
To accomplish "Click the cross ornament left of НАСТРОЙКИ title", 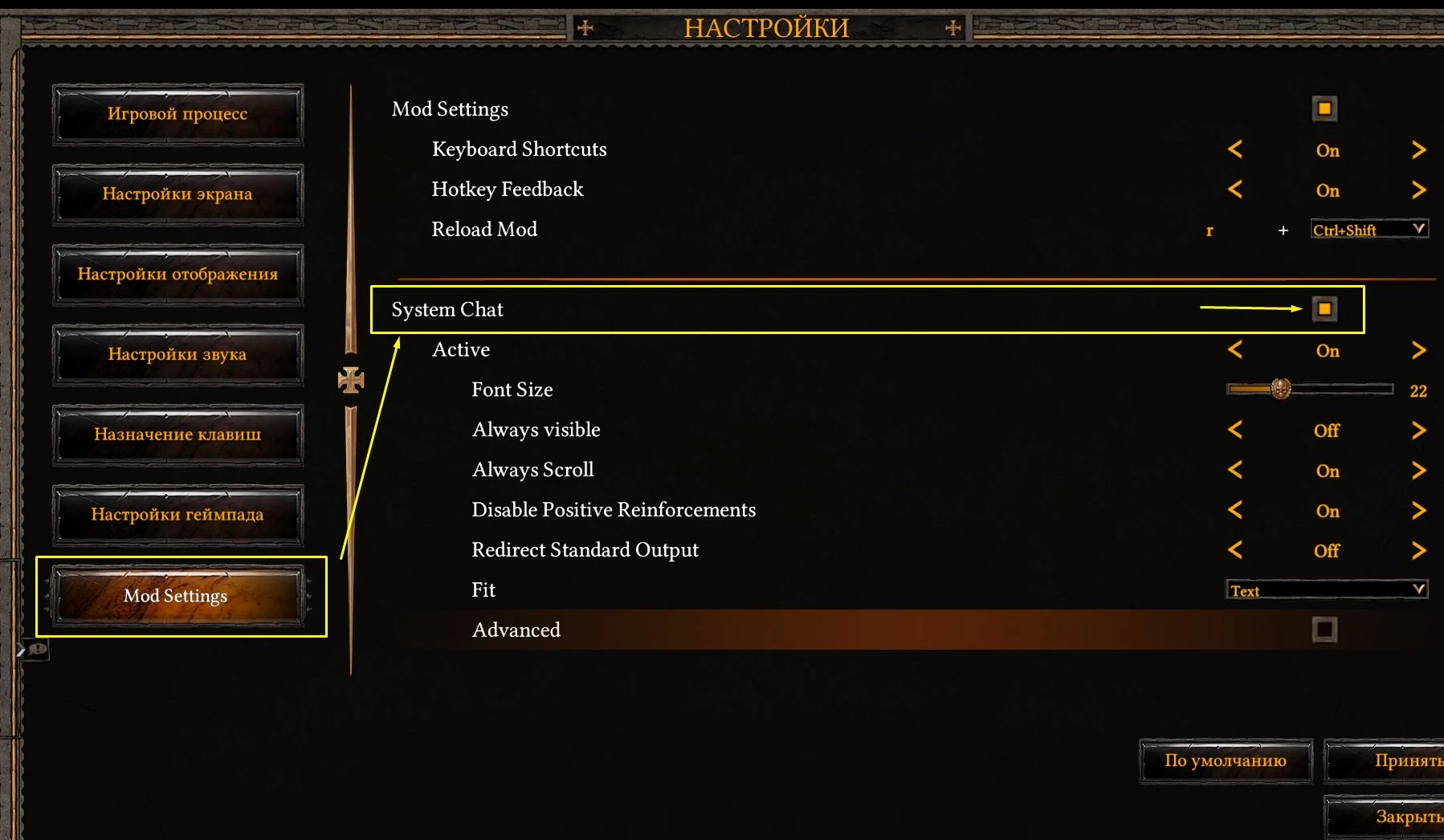I will click(x=585, y=27).
